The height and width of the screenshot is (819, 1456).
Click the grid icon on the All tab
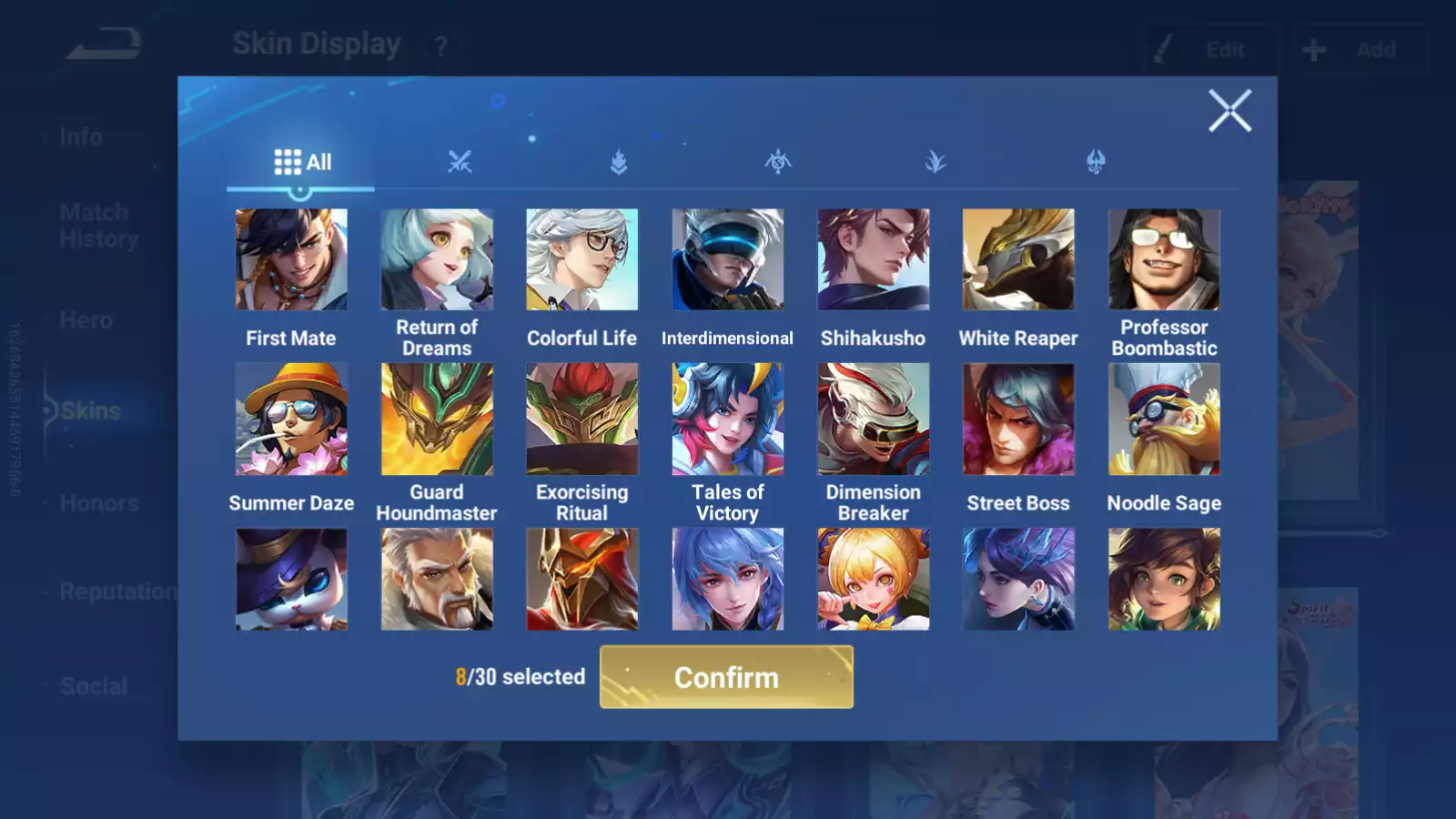click(288, 161)
